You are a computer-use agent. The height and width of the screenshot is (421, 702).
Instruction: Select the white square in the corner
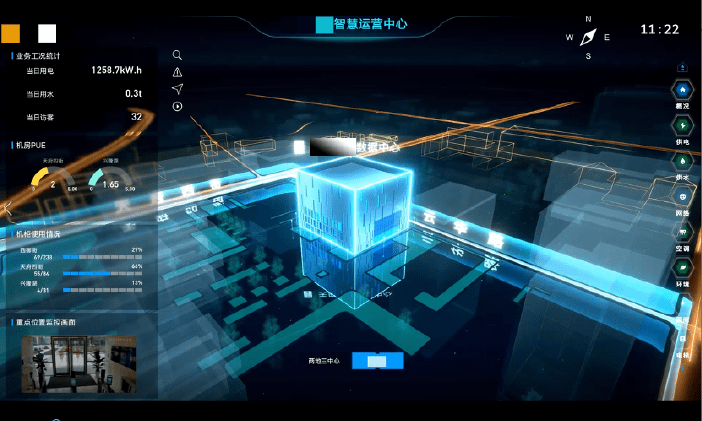click(46, 32)
